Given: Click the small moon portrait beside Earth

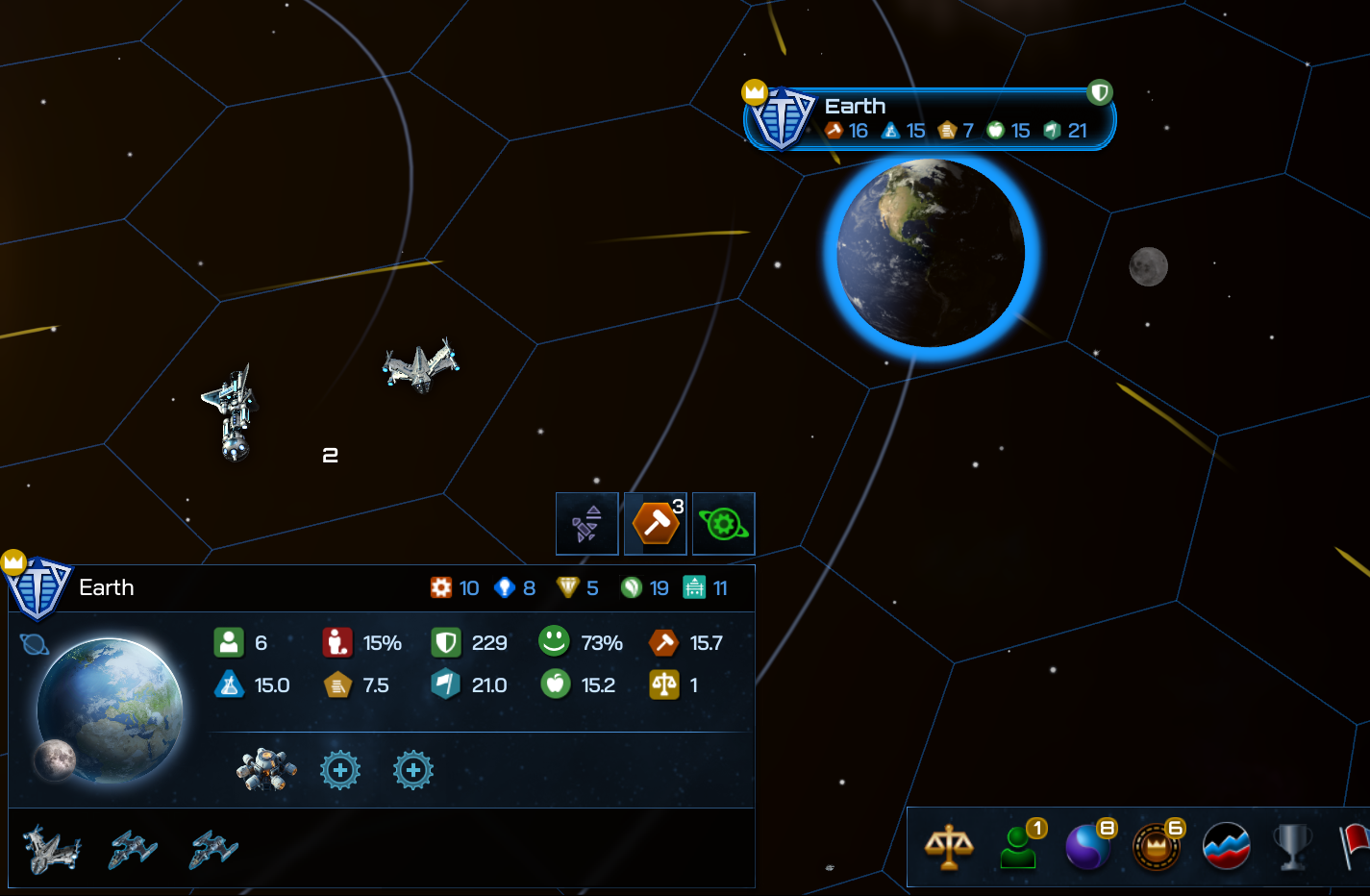Looking at the screenshot, I should [x=55, y=759].
